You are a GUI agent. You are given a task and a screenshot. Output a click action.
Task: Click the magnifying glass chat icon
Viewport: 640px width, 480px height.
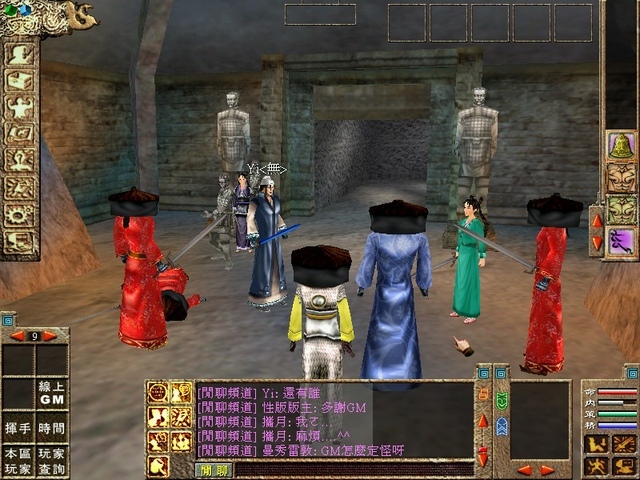coord(158,465)
